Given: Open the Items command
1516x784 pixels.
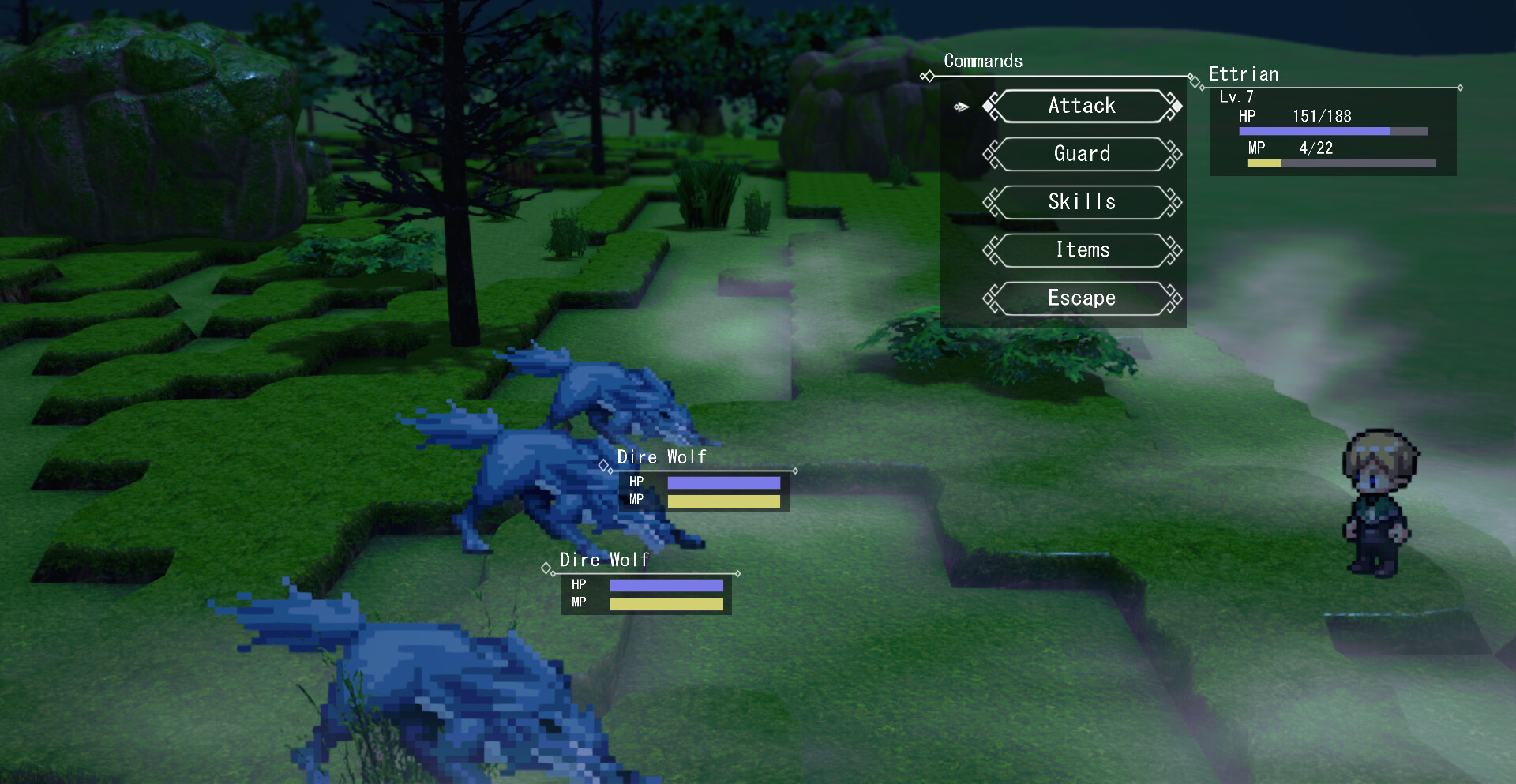Looking at the screenshot, I should [x=1082, y=250].
